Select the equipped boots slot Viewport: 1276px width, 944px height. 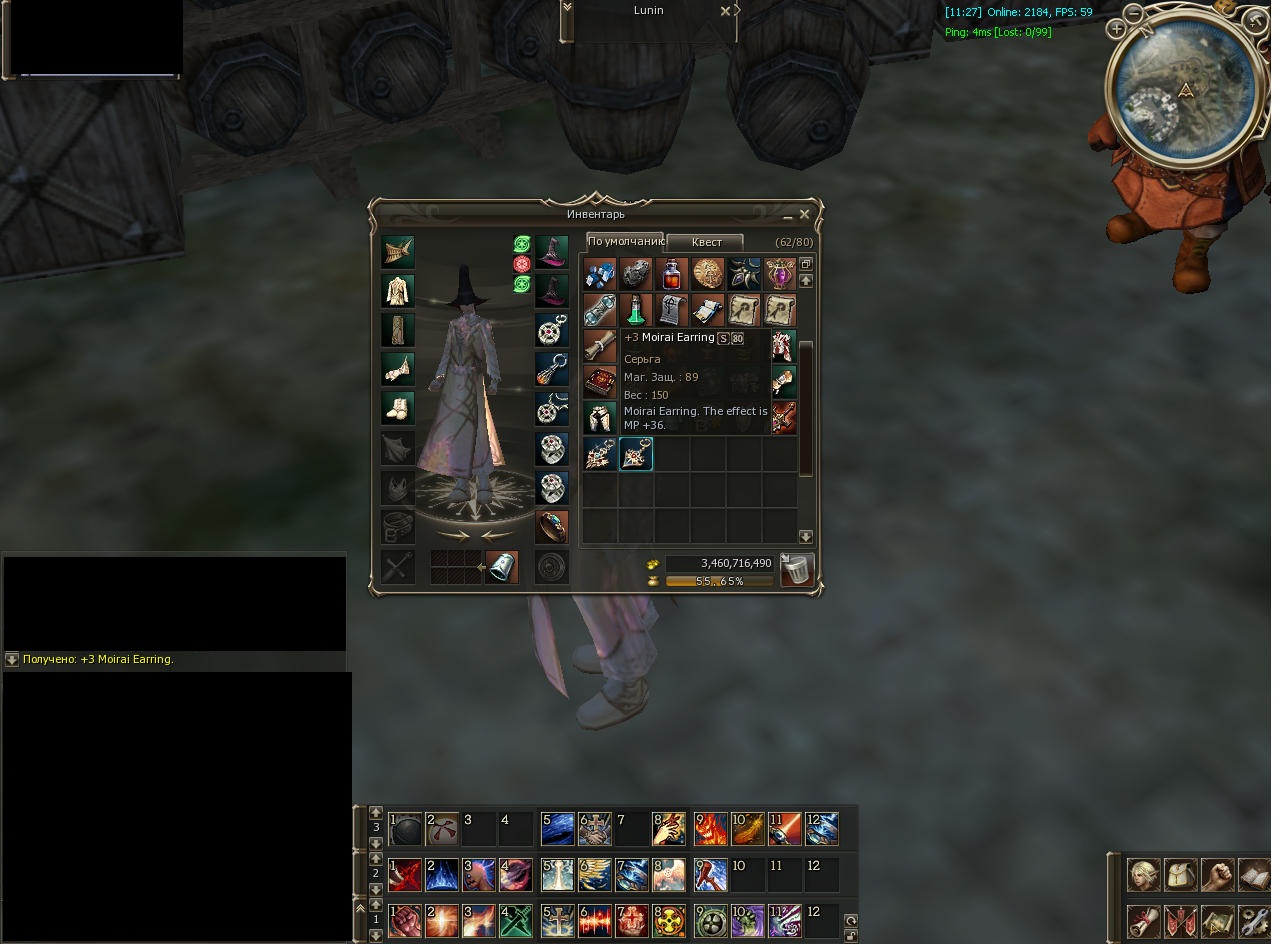[x=398, y=408]
